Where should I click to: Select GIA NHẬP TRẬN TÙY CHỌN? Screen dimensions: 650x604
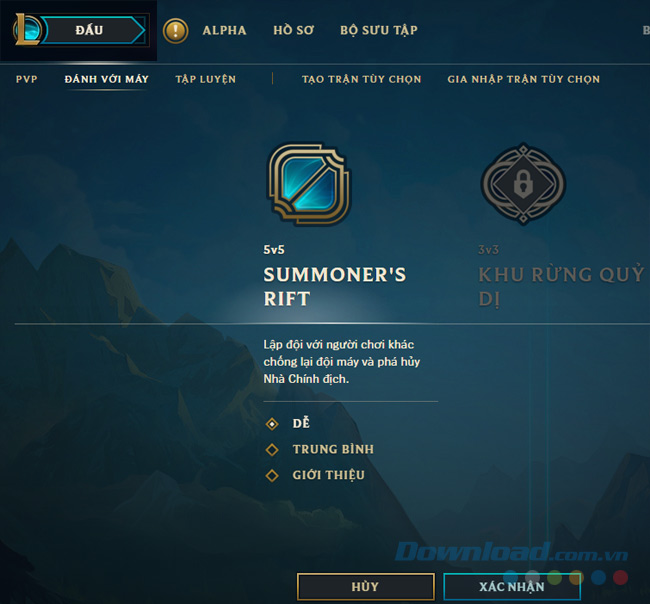[523, 79]
